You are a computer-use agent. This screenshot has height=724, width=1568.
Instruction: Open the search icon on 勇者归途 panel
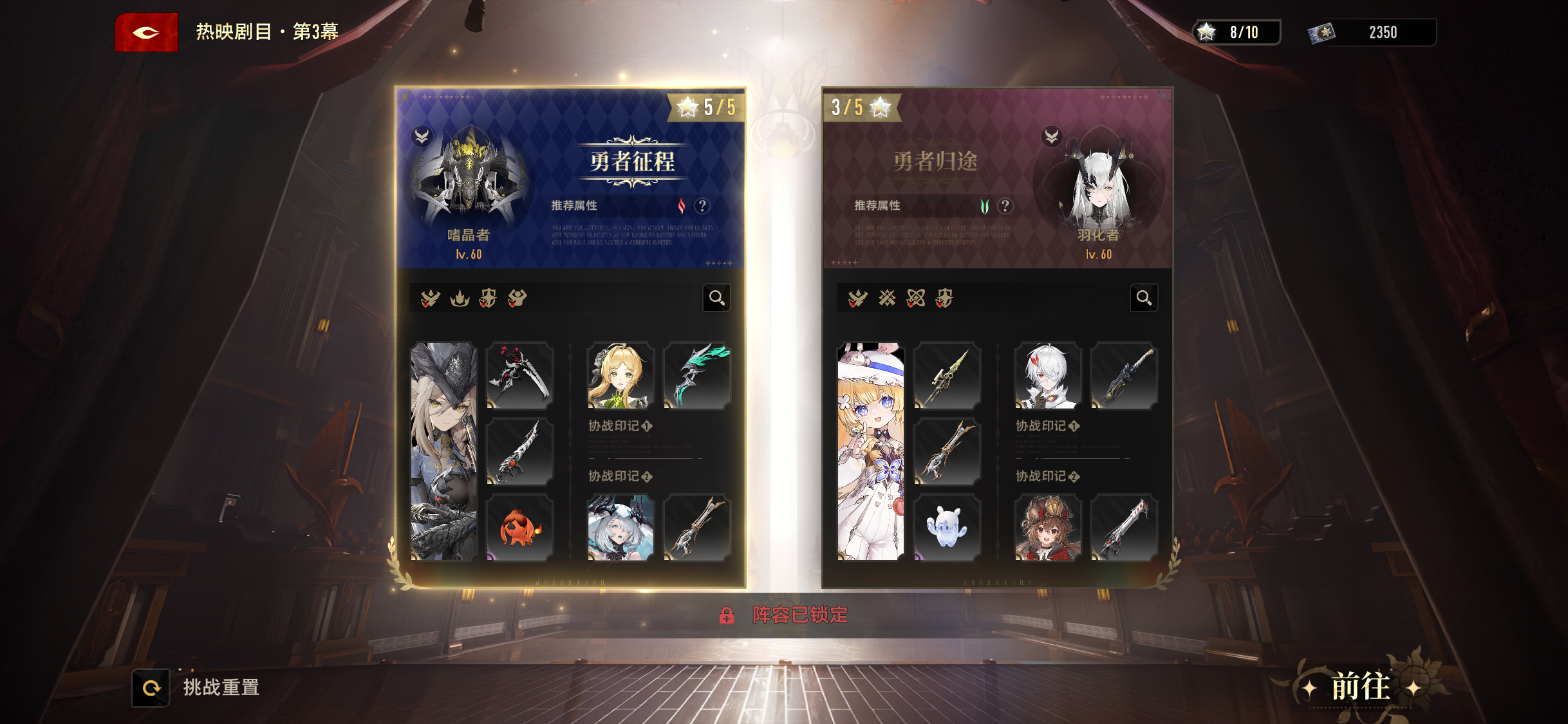click(x=1143, y=297)
